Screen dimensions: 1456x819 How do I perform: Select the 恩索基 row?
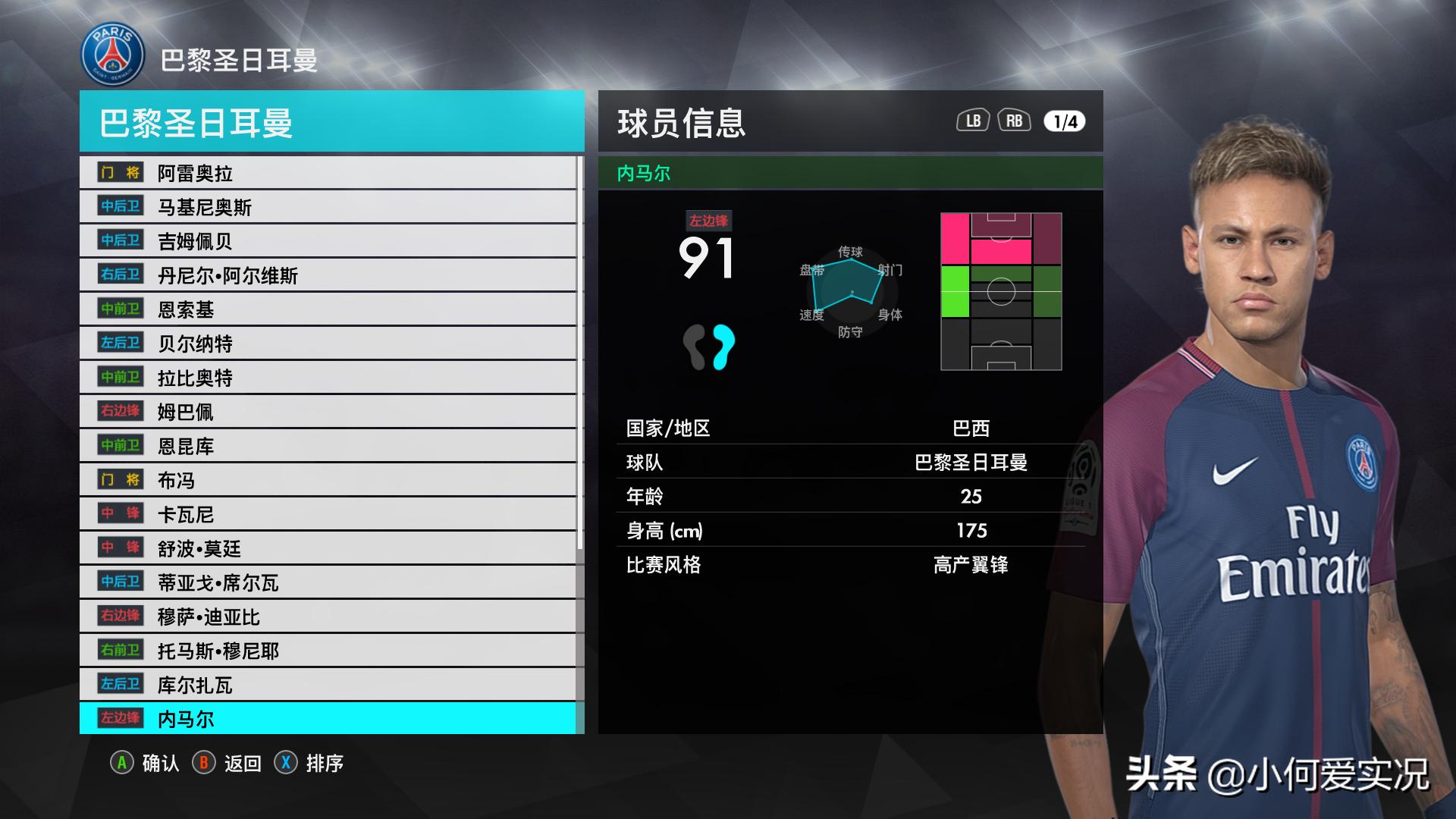click(x=328, y=309)
